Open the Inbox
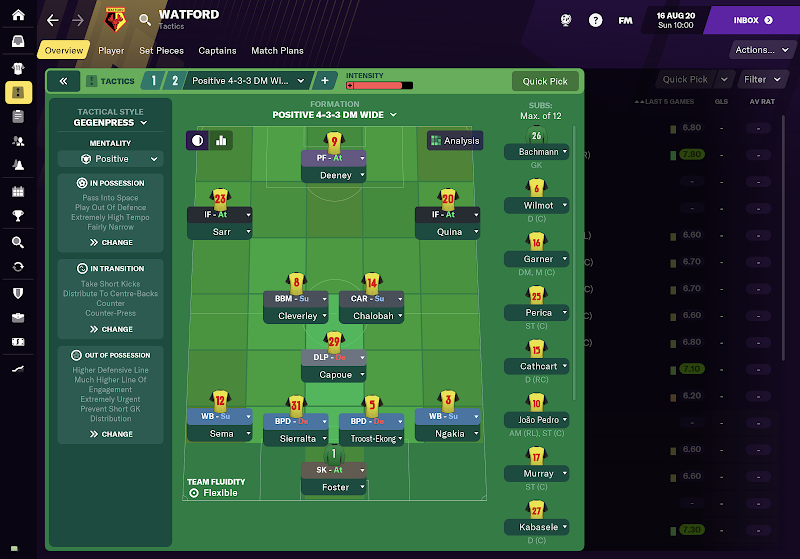800x559 pixels. 751,20
